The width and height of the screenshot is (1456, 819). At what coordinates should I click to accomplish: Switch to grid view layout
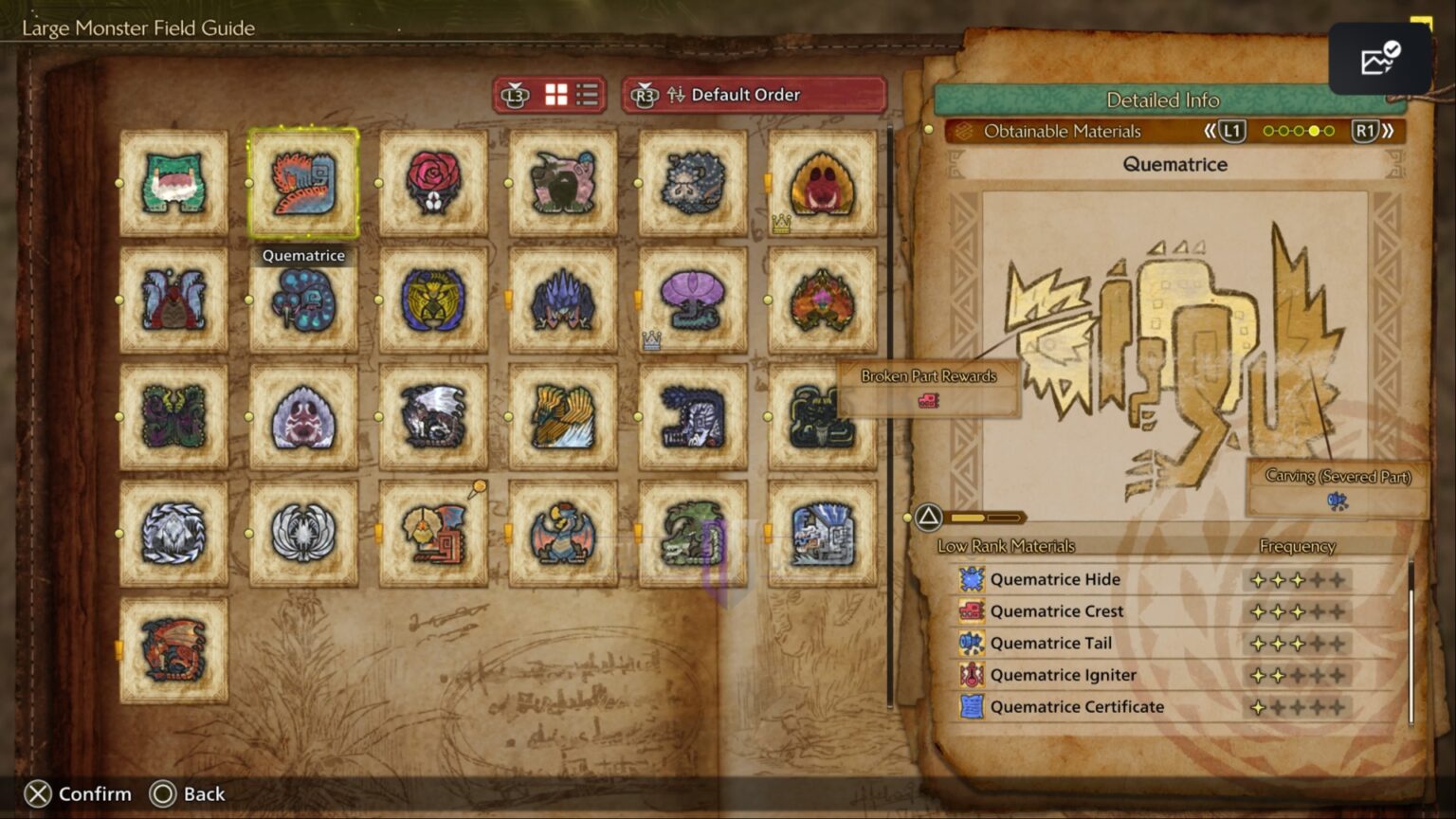557,95
